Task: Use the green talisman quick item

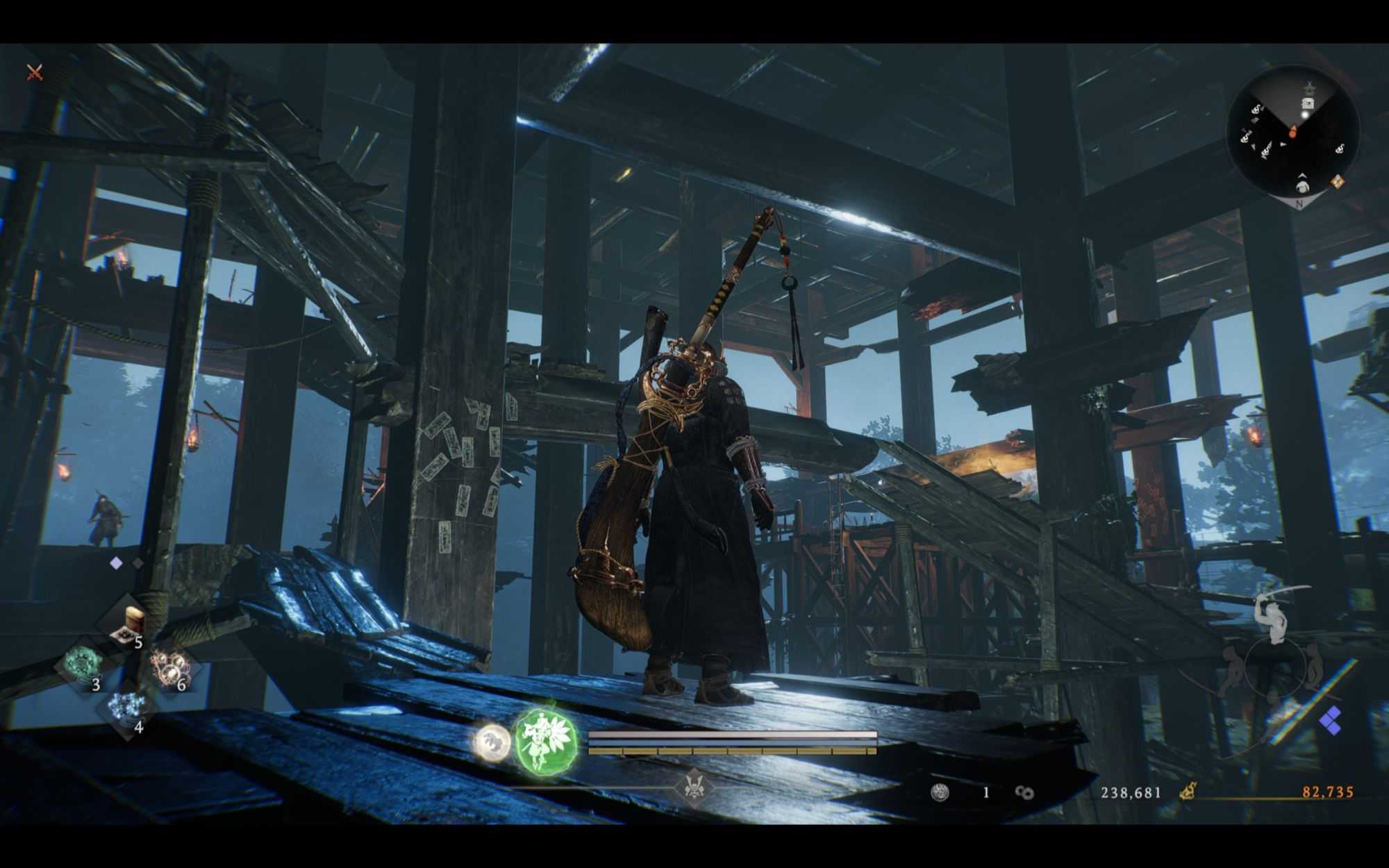Action: click(85, 665)
